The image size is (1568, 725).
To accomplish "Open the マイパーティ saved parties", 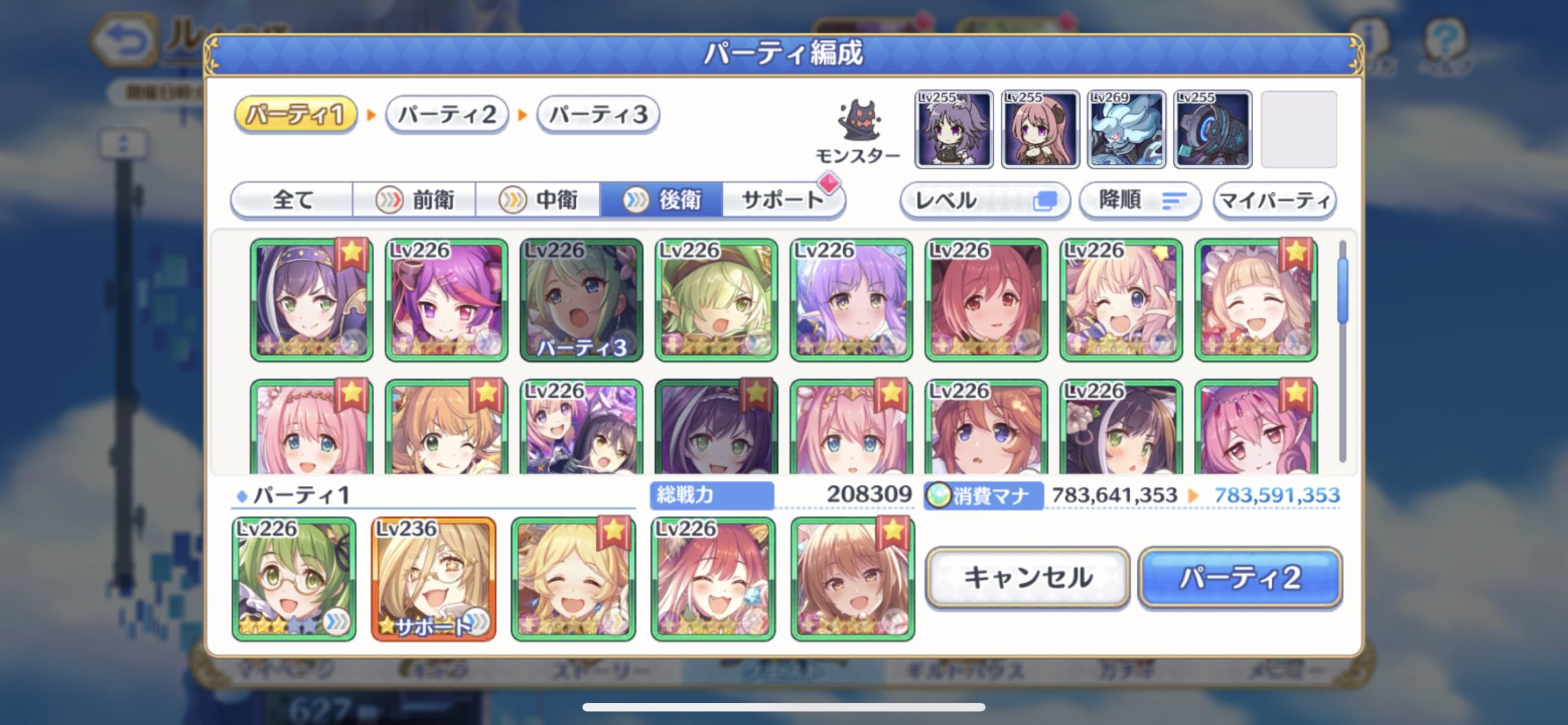I will point(1275,200).
